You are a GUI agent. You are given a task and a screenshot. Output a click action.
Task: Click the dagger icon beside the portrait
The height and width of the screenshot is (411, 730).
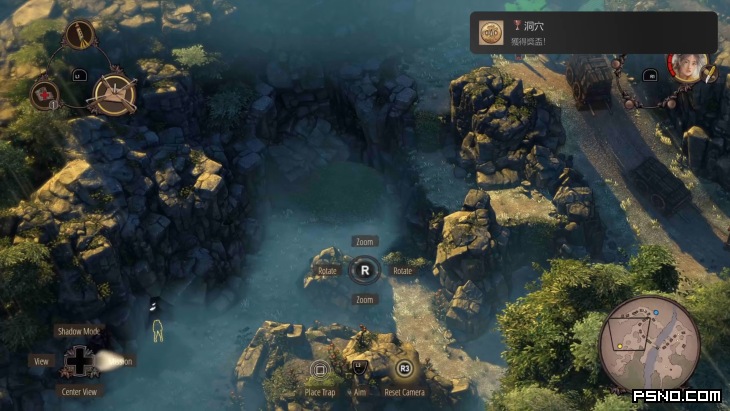tap(711, 72)
